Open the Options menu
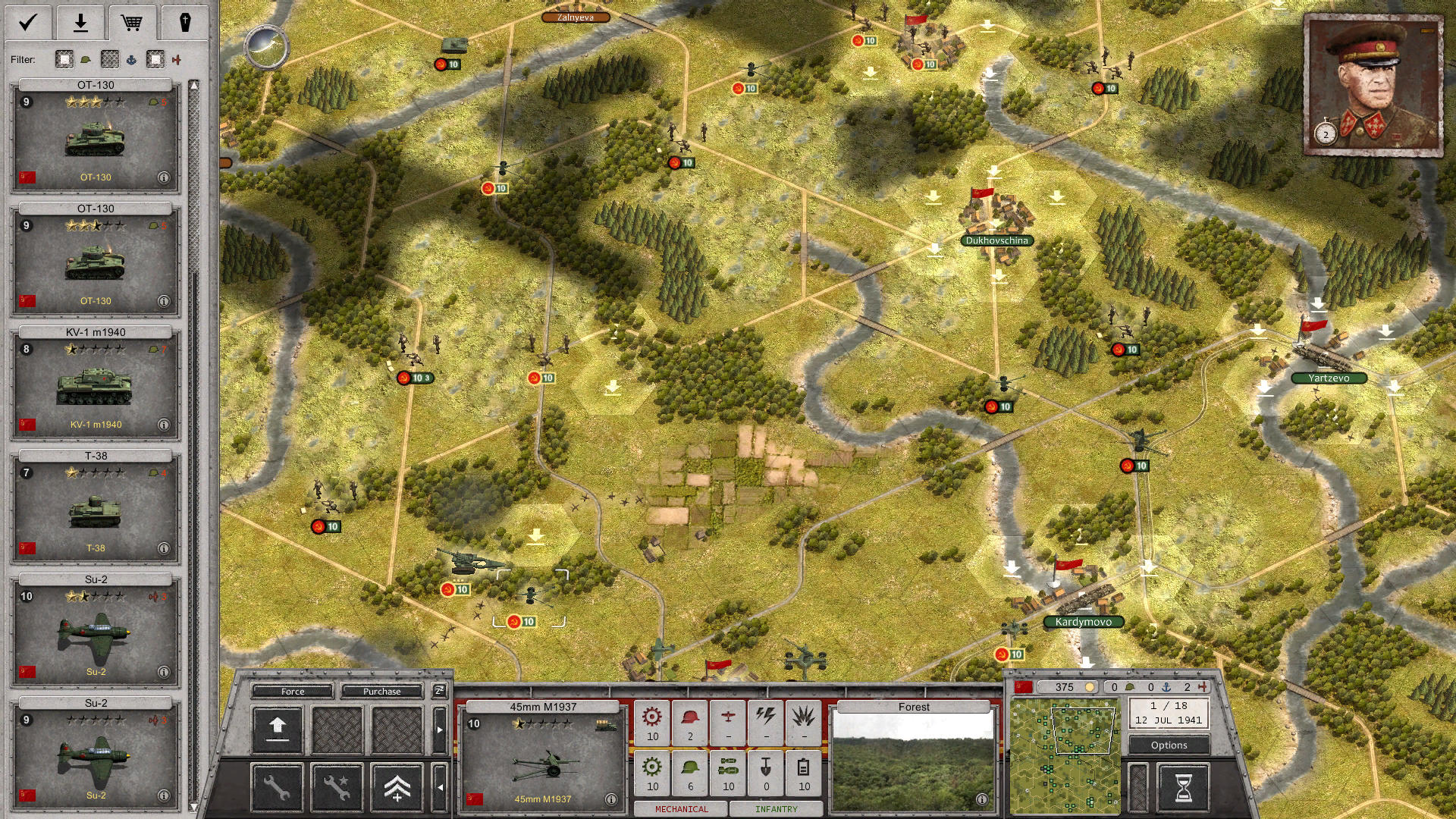The image size is (1456, 819). (x=1169, y=745)
